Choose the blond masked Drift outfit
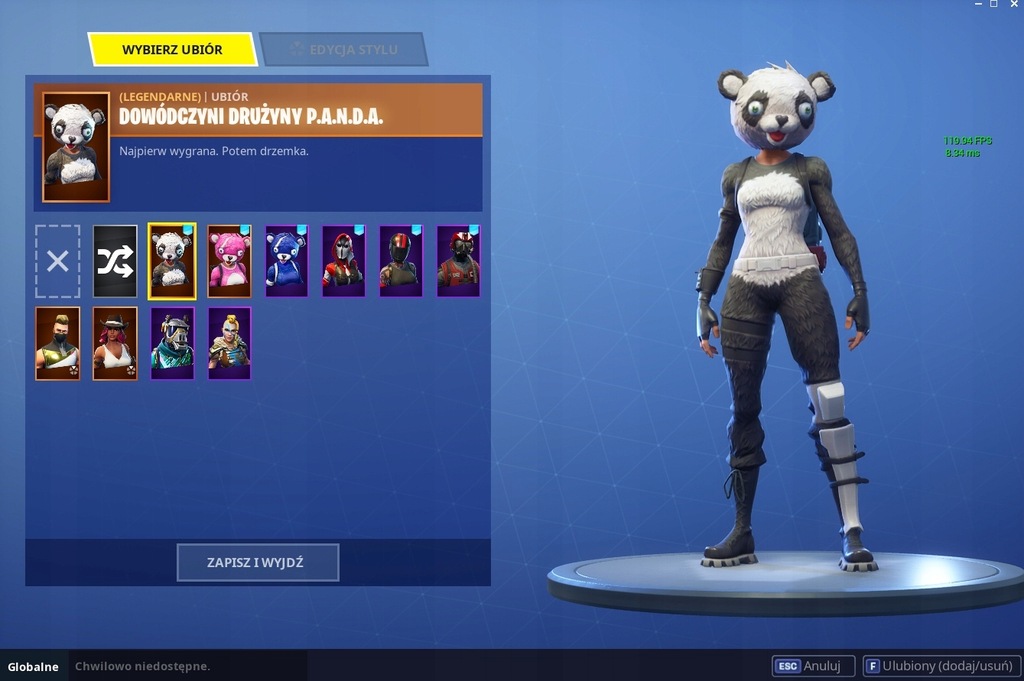The height and width of the screenshot is (681, 1024). coord(58,343)
